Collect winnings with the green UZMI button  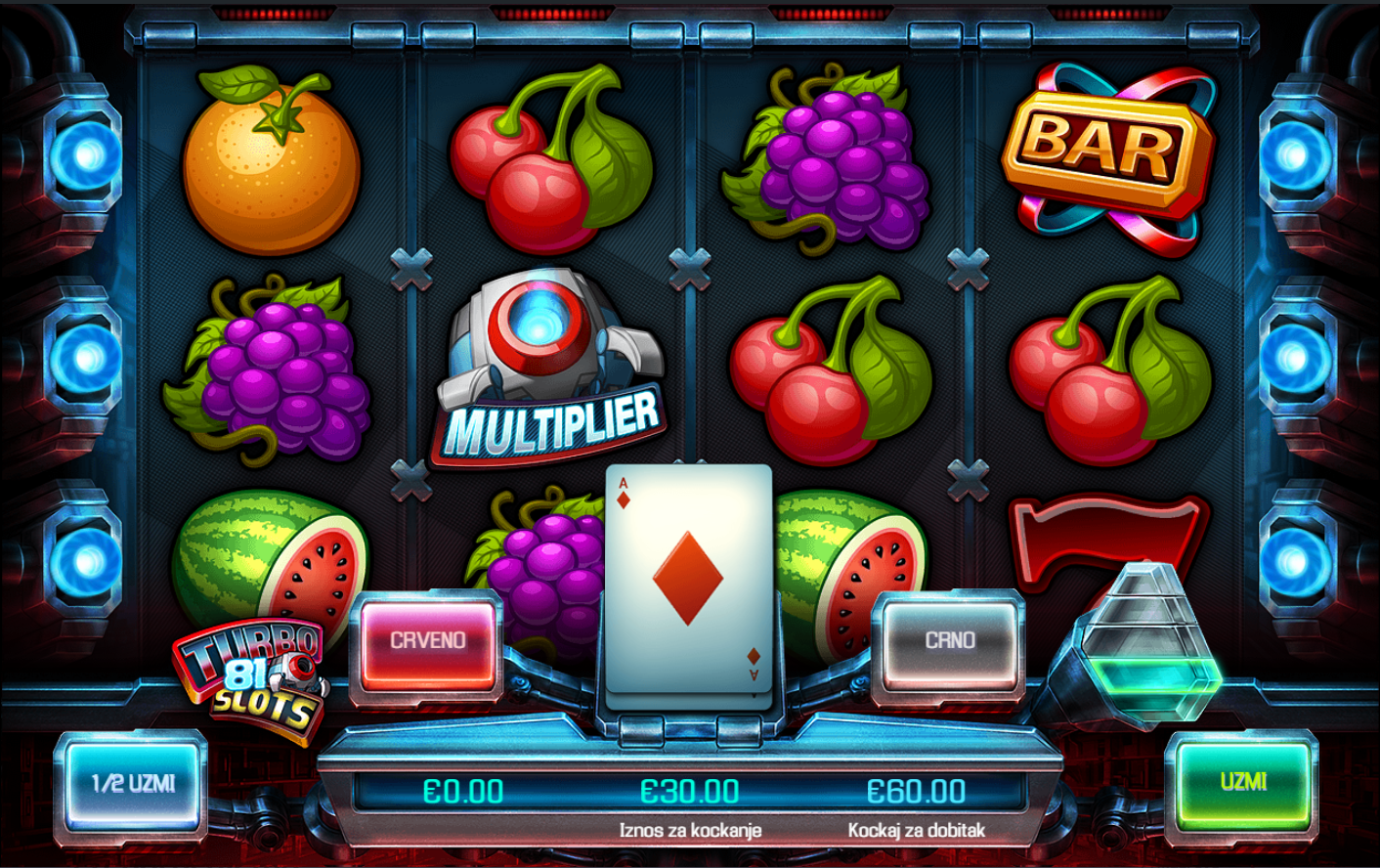pos(1243,782)
